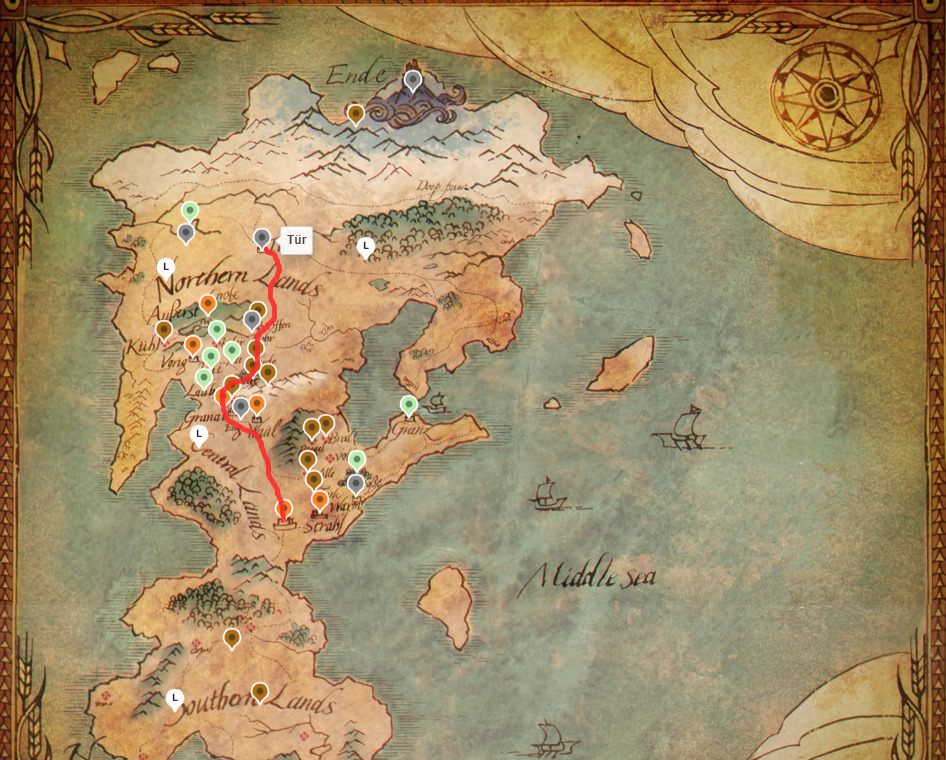The image size is (946, 760).
Task: Open the white L marker in the northern forest
Action: (366, 246)
